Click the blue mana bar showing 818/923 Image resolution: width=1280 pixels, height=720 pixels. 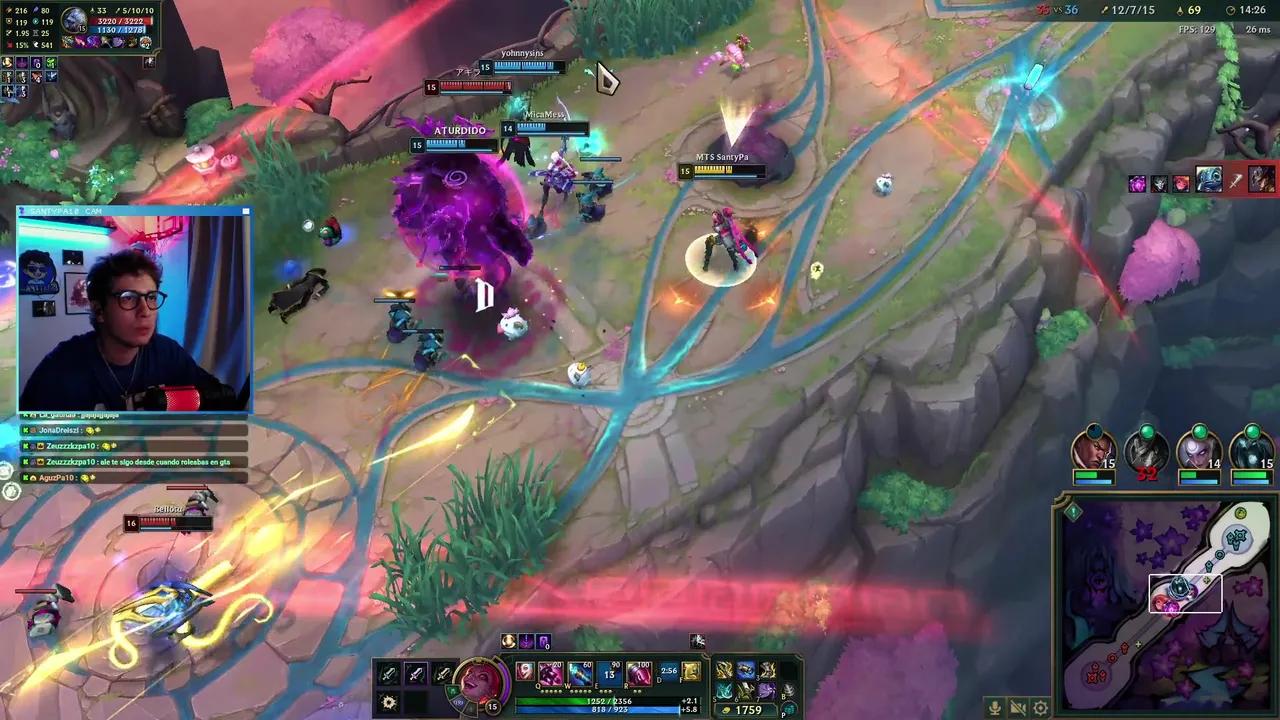[607, 709]
